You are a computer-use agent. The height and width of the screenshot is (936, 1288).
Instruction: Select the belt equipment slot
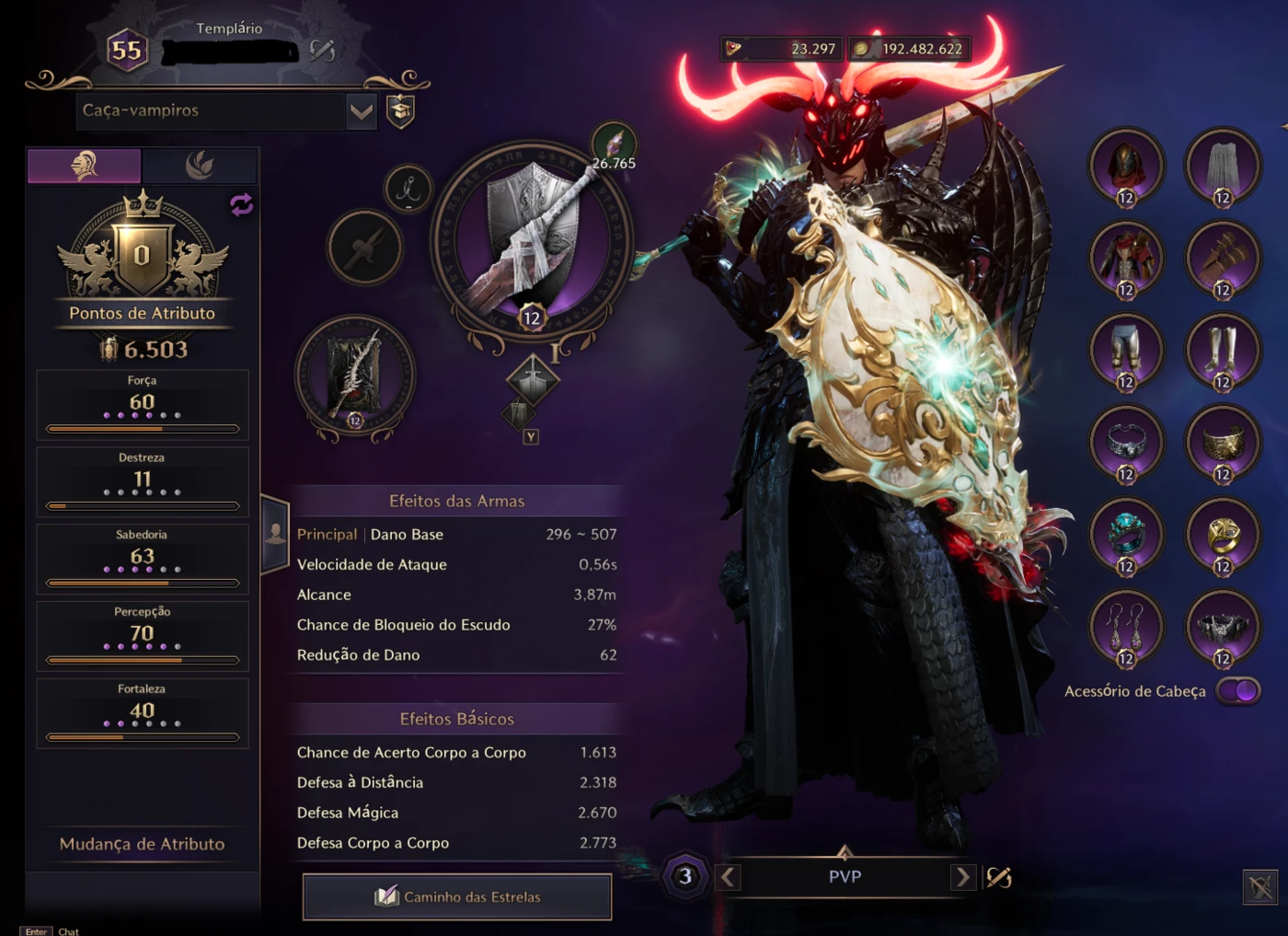(1222, 628)
